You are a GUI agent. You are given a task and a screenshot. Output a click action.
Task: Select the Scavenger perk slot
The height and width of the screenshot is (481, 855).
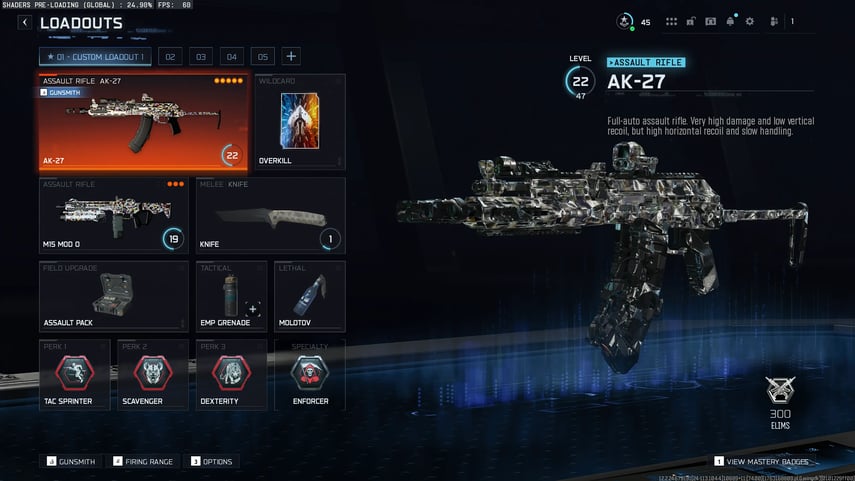tap(153, 375)
